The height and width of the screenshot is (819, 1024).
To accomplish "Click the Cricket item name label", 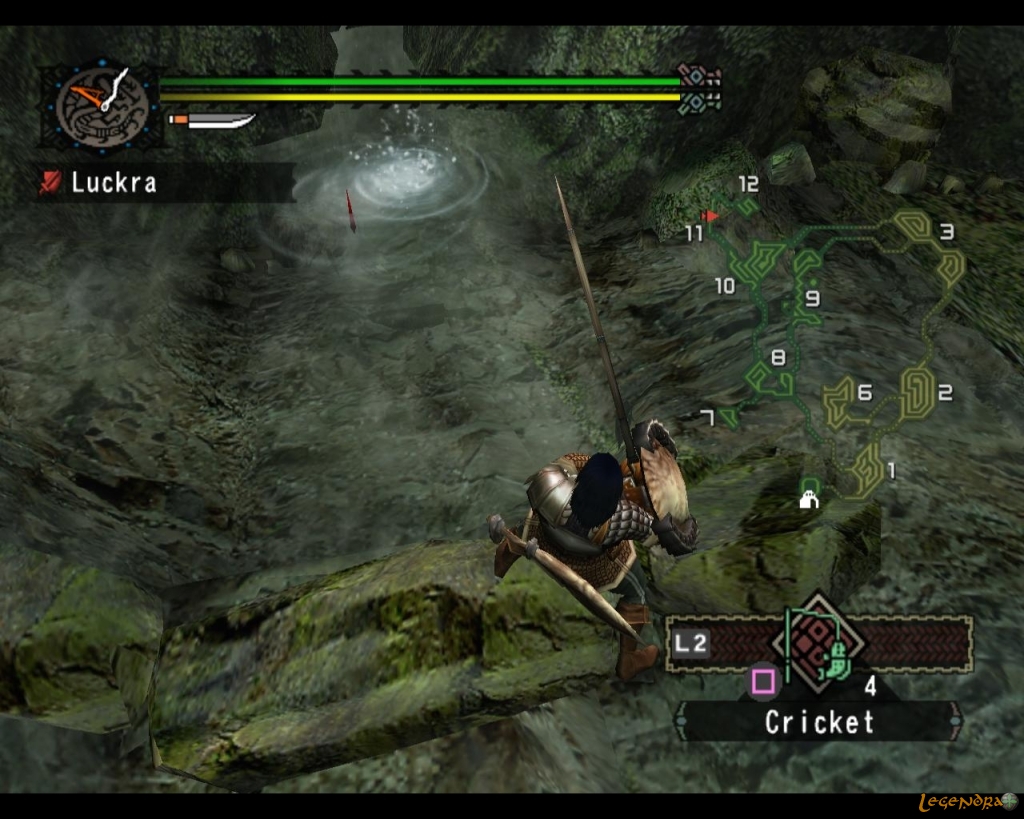I will point(819,722).
